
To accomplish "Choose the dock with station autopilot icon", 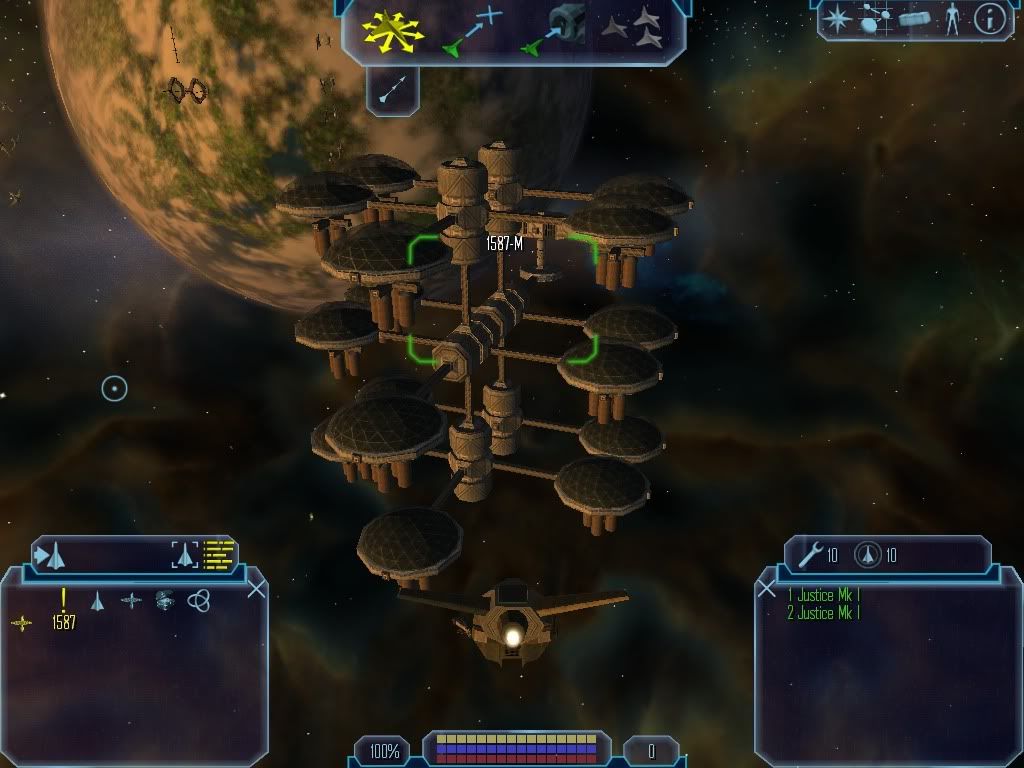I will click(x=555, y=30).
